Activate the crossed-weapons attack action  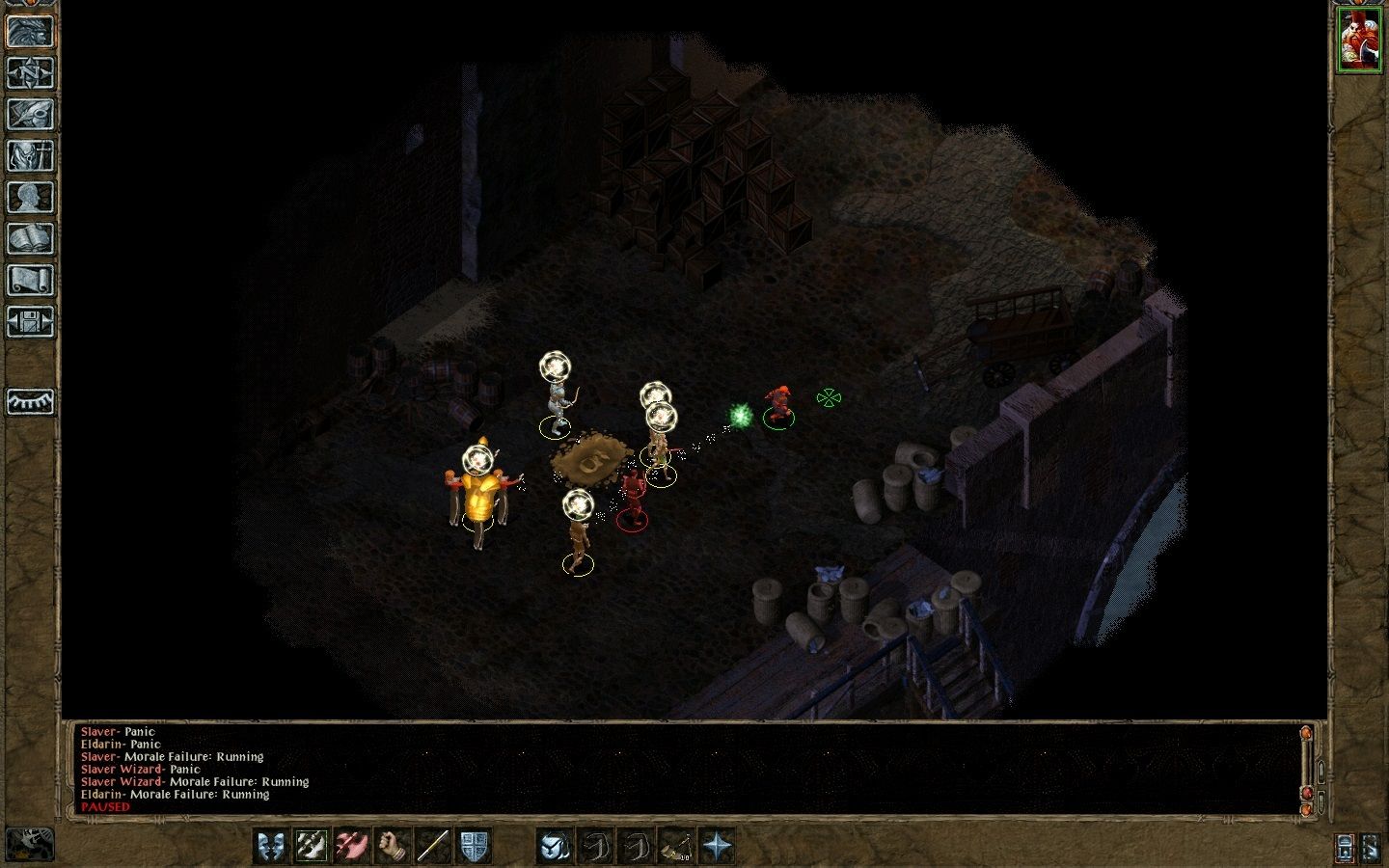pos(312,846)
